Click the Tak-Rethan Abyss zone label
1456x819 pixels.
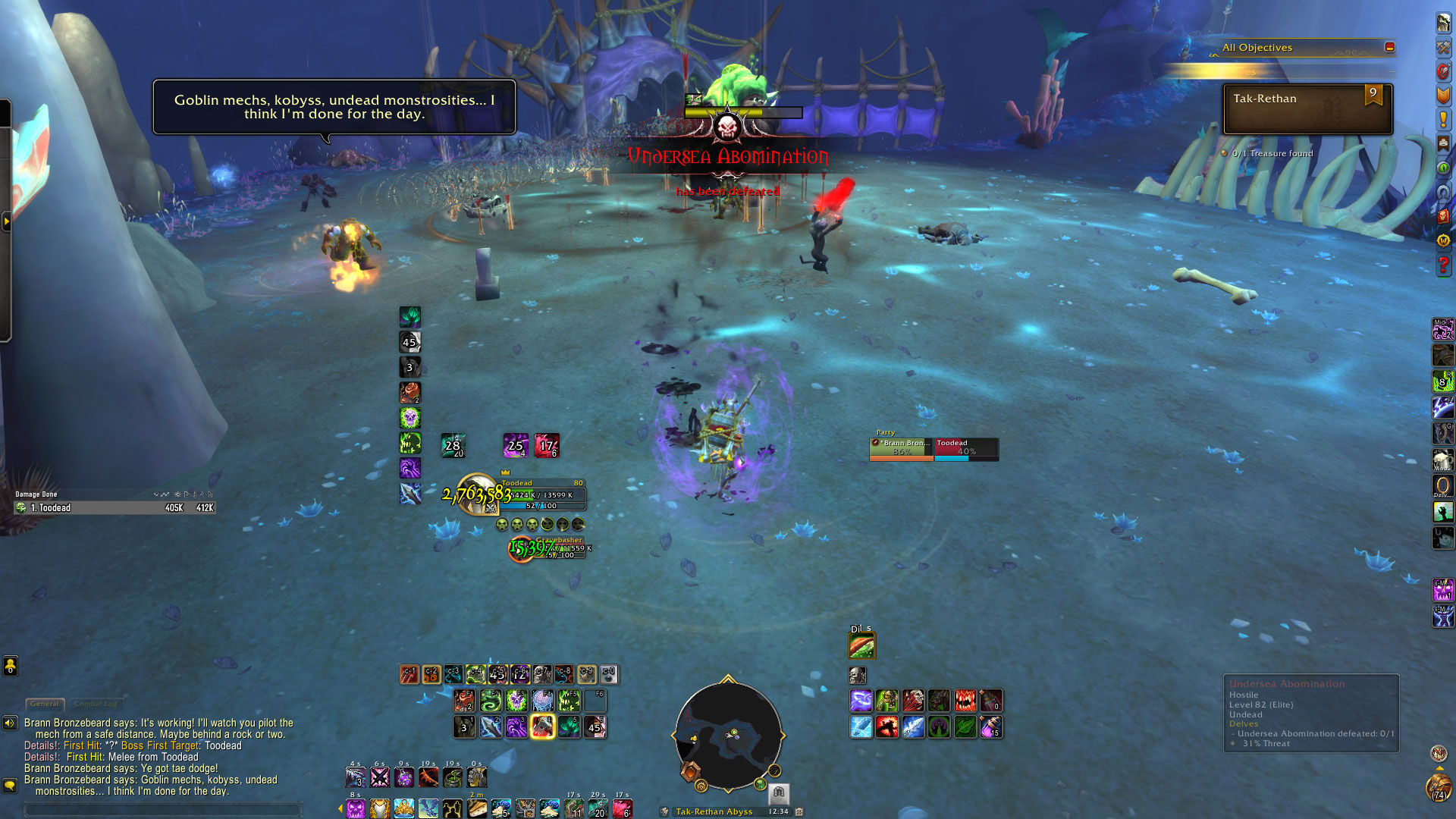tap(714, 811)
